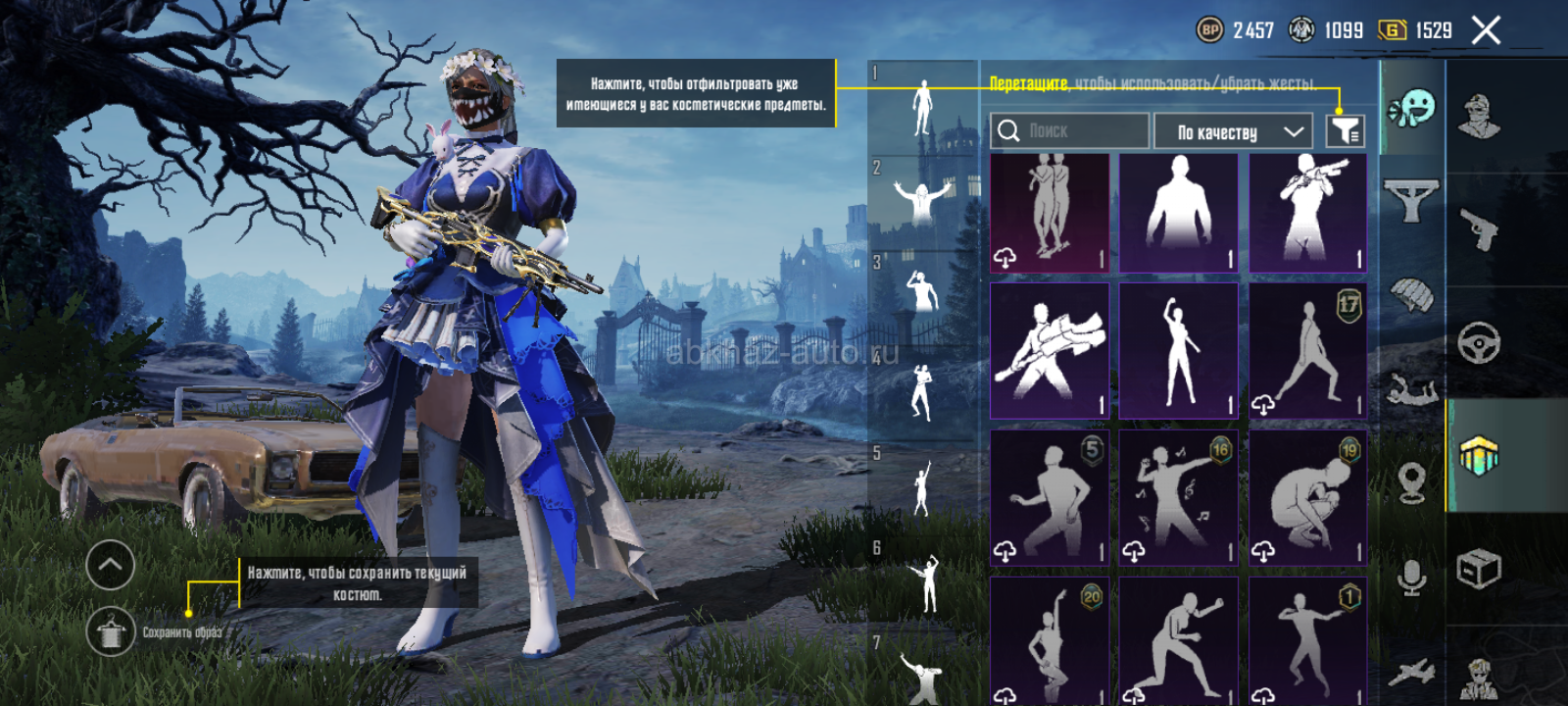The image size is (1568, 706).
Task: Click the 'Поиск' search field
Action: pos(1069,130)
